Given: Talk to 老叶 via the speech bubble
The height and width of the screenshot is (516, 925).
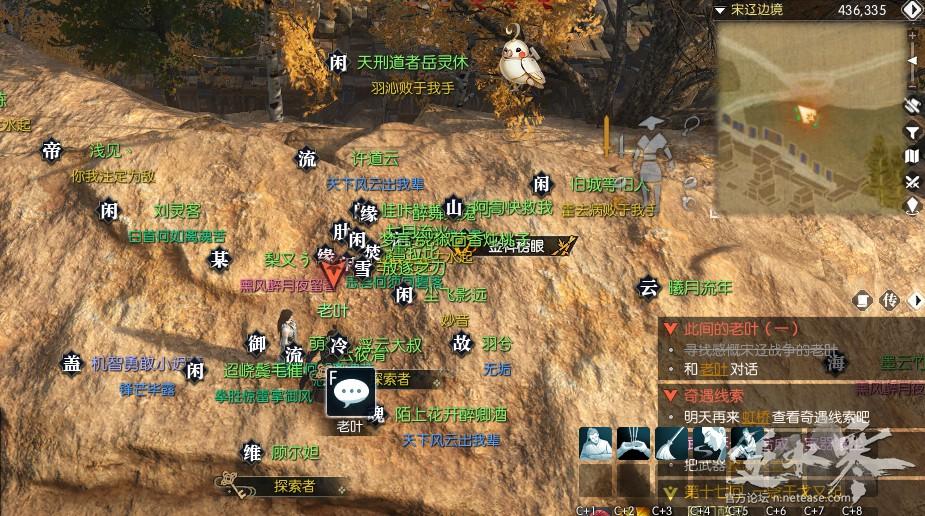Looking at the screenshot, I should tap(351, 391).
